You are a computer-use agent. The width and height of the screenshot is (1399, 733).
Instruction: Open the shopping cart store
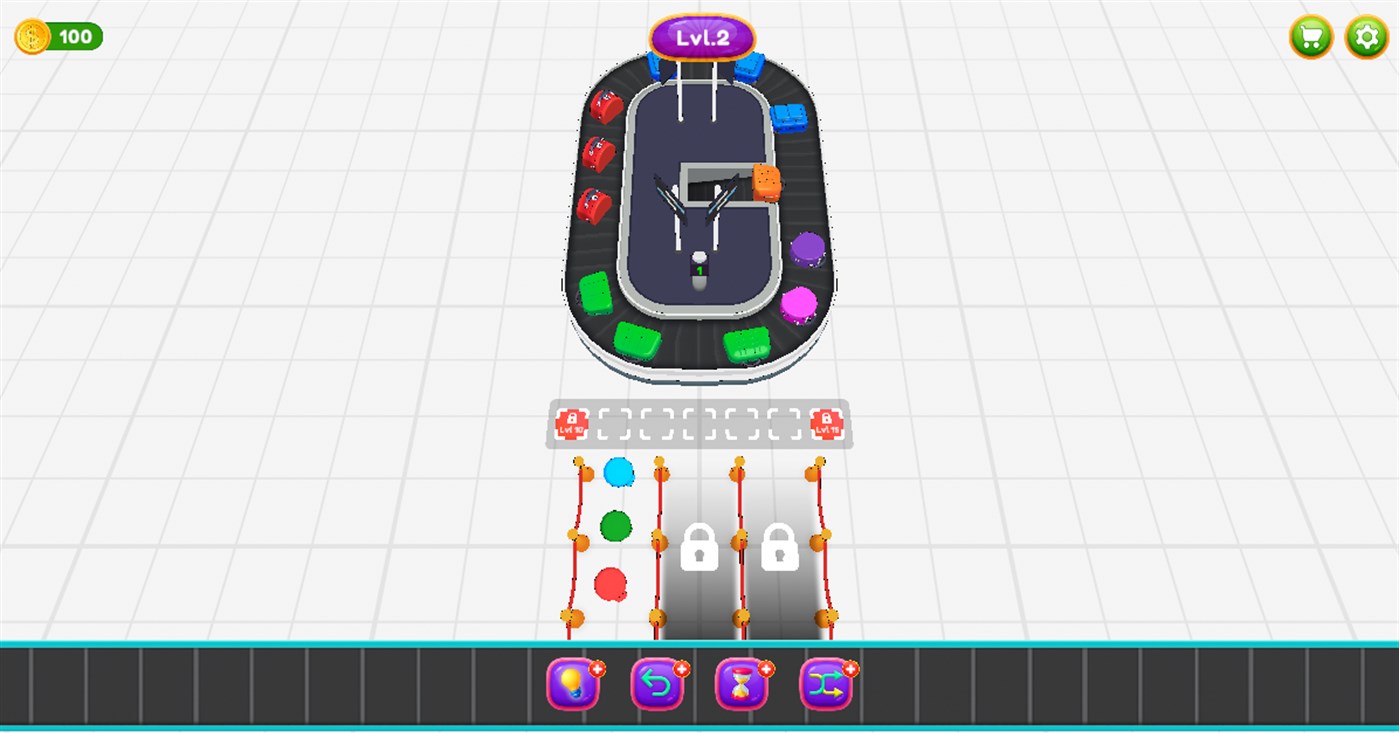coord(1310,37)
